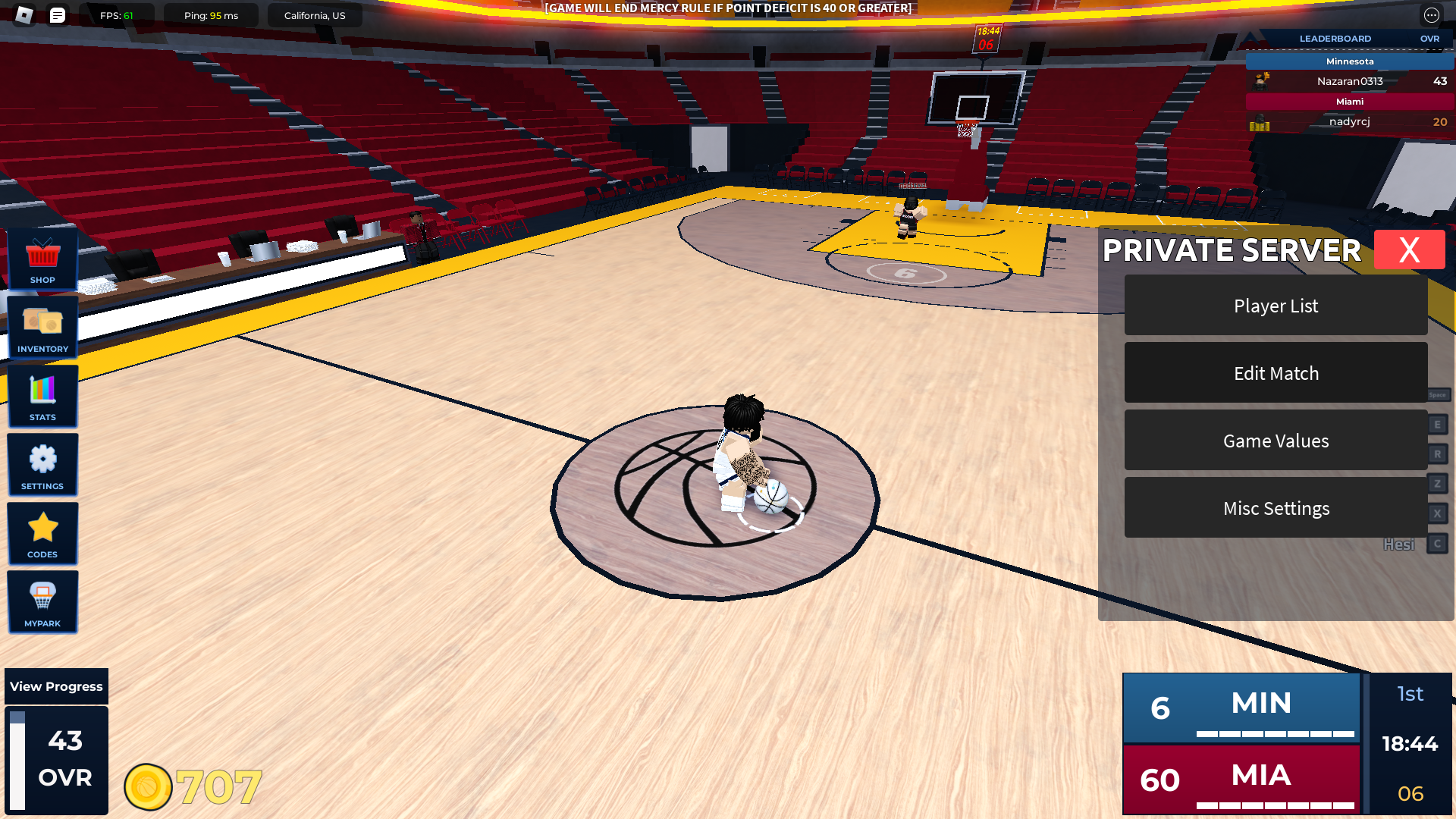This screenshot has height=819, width=1456.
Task: Show the Stats panel
Action: pos(42,397)
